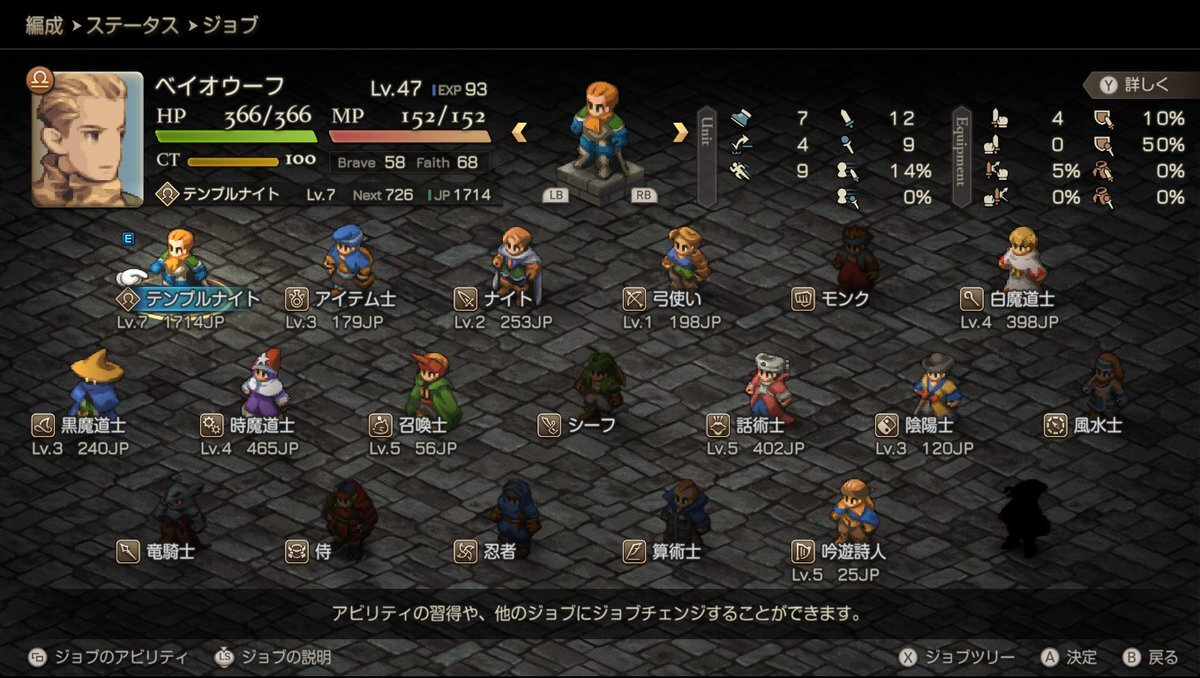This screenshot has width=1200, height=678.
Task: Choose the 話術士 job
Action: tap(755, 425)
